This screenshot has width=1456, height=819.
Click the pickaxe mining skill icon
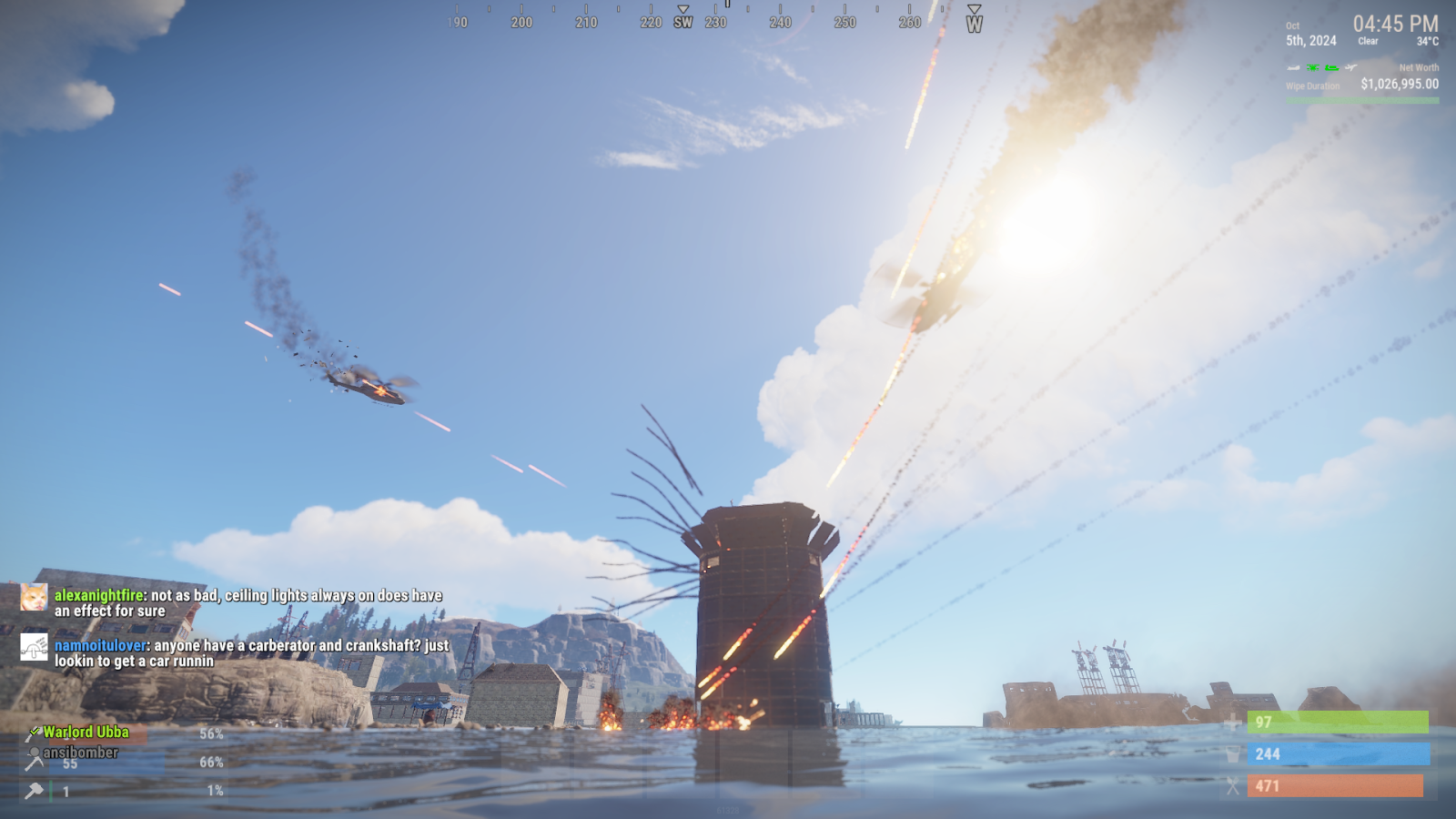click(34, 763)
